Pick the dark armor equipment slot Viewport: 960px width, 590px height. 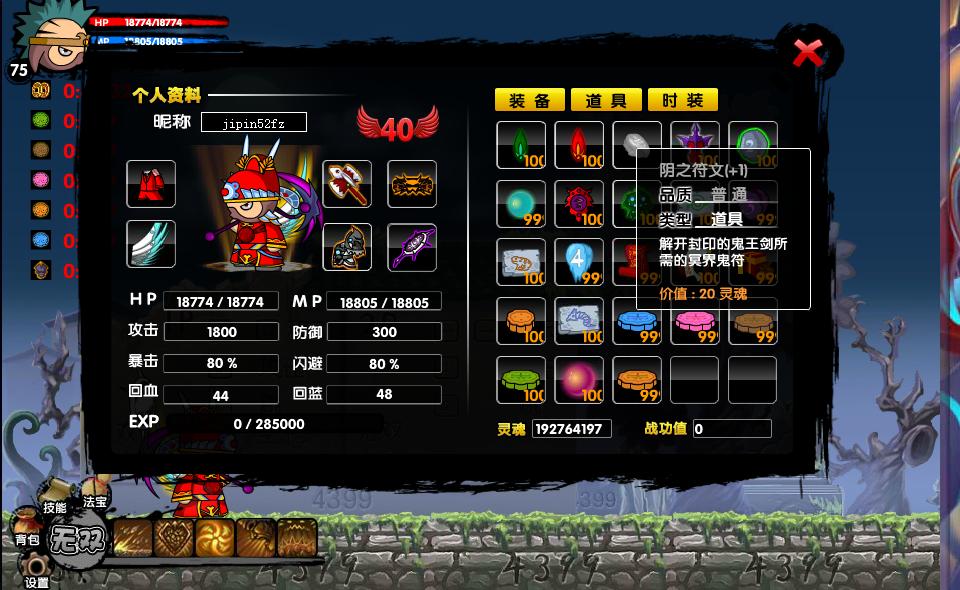(x=347, y=247)
